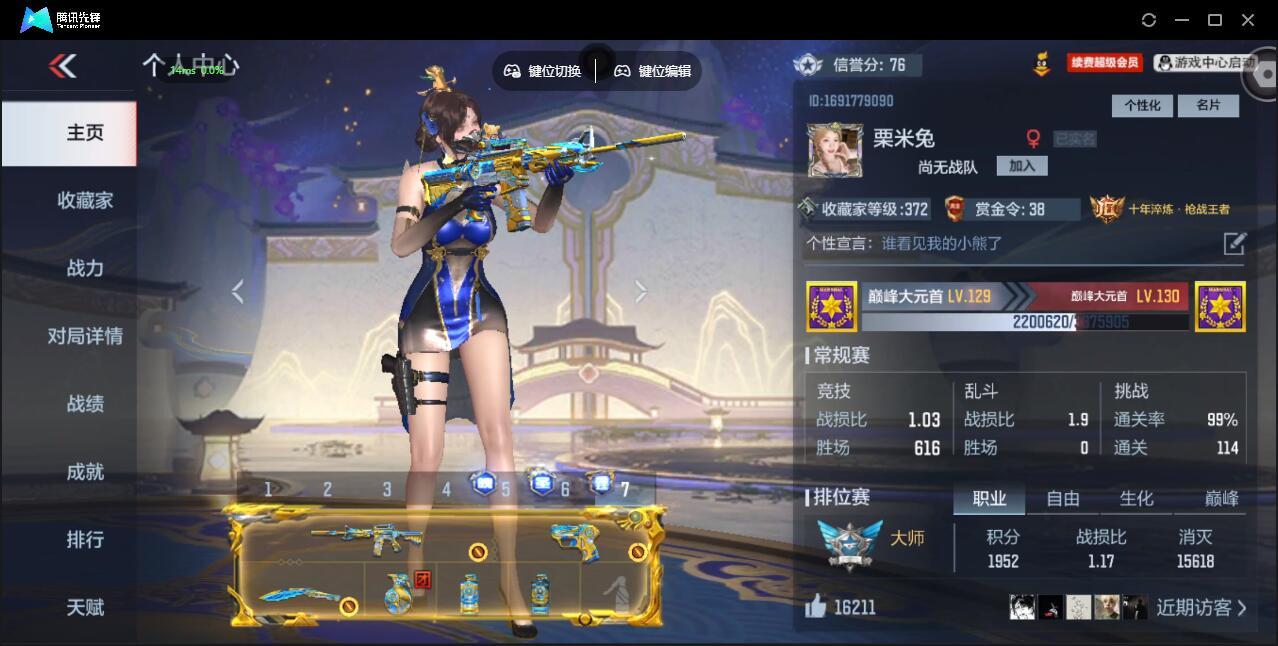The width and height of the screenshot is (1278, 646).
Task: Show the 战绩 page
Action: tap(85, 404)
